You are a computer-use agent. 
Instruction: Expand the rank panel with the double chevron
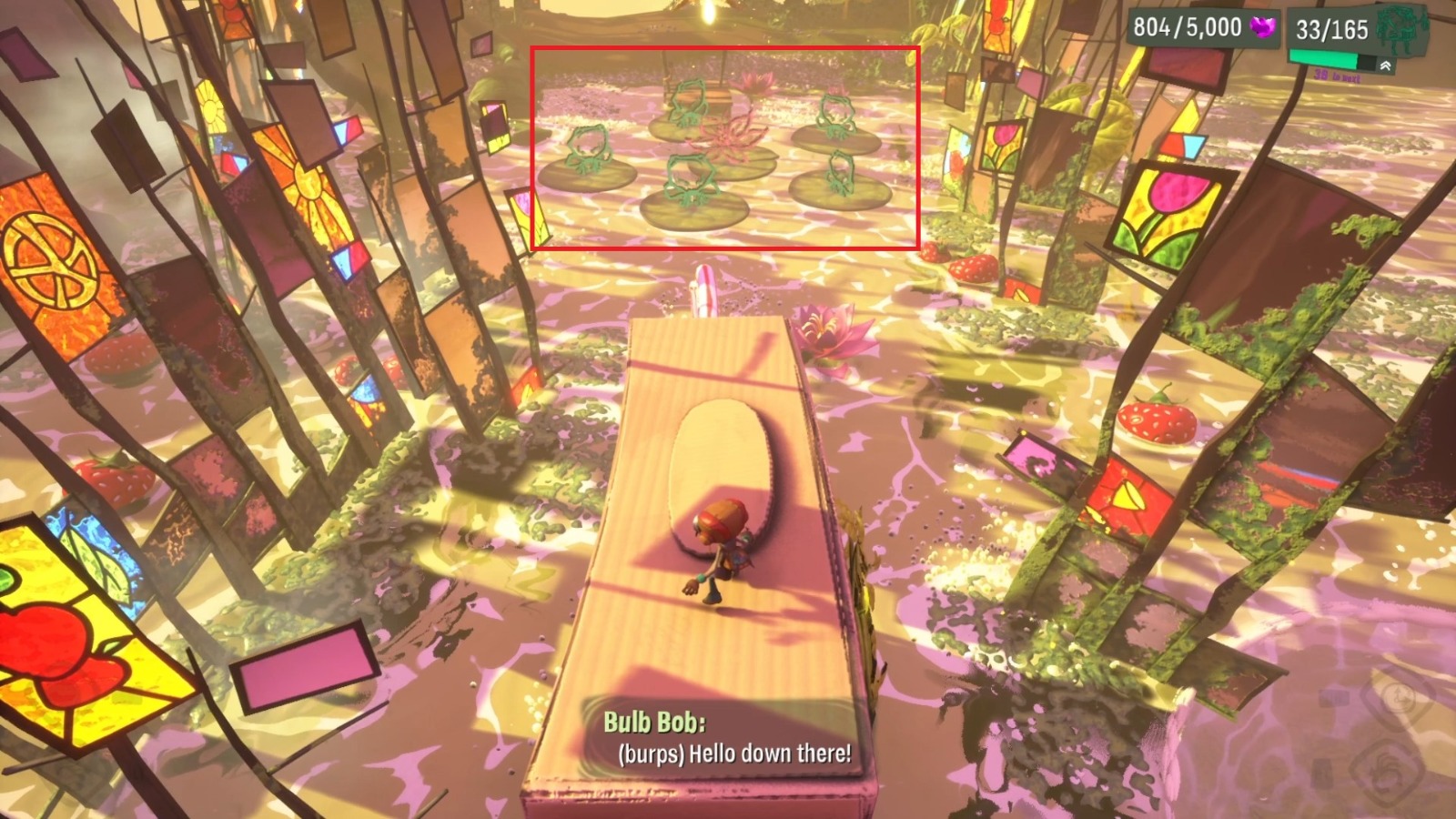(x=1387, y=65)
